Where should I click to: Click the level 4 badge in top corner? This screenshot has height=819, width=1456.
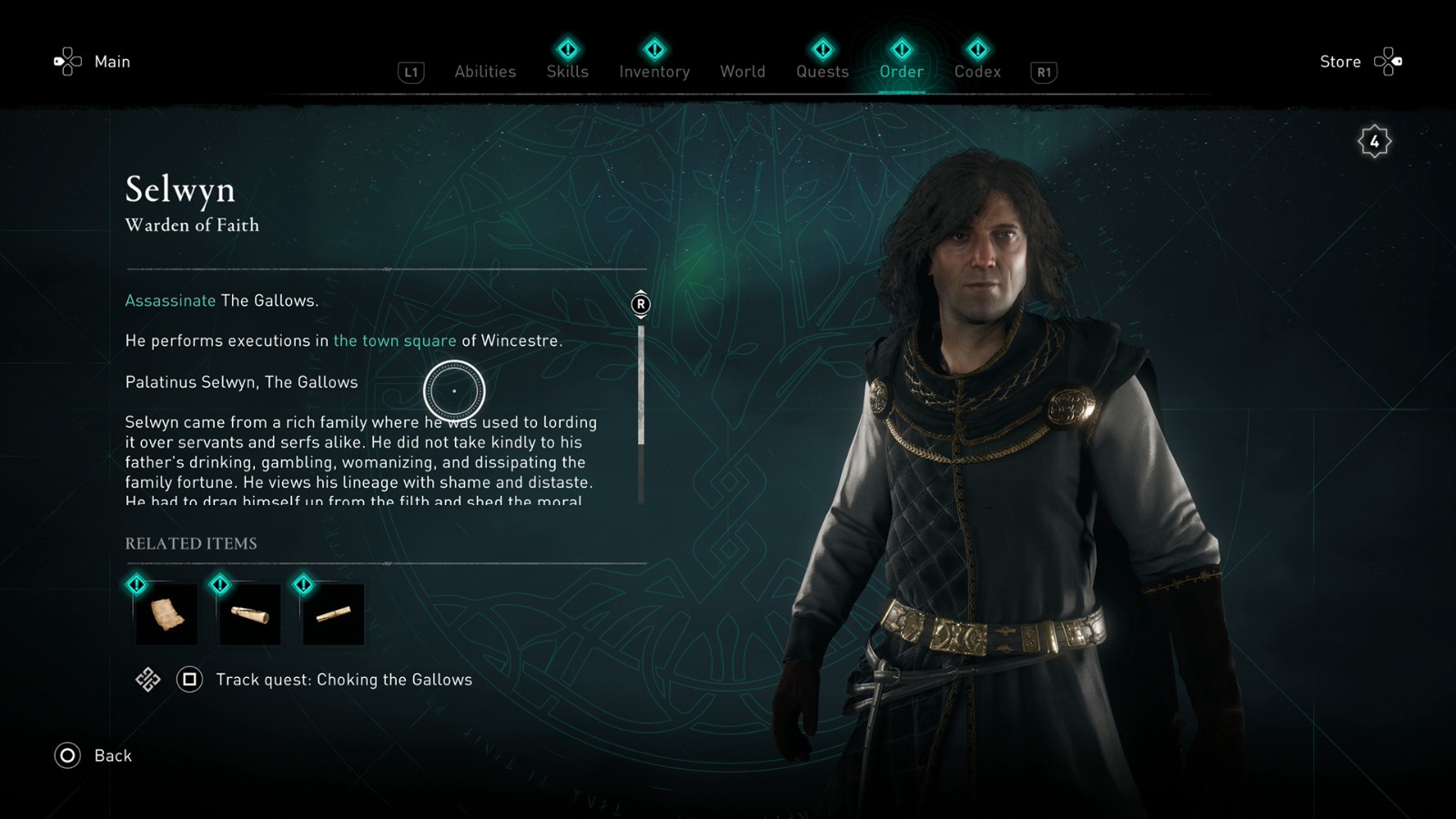click(1374, 141)
